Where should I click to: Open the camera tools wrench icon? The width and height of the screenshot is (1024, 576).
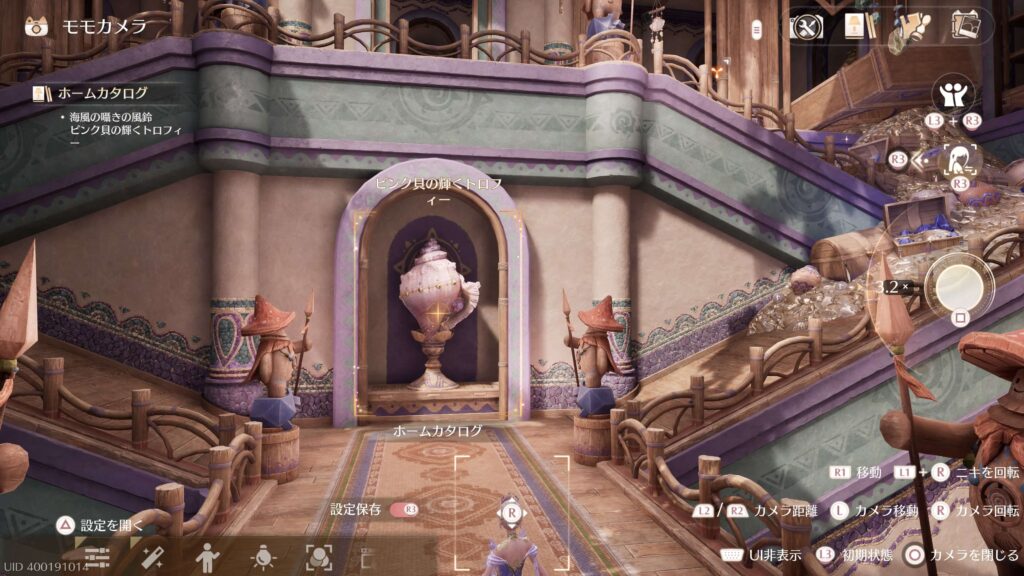[806, 26]
